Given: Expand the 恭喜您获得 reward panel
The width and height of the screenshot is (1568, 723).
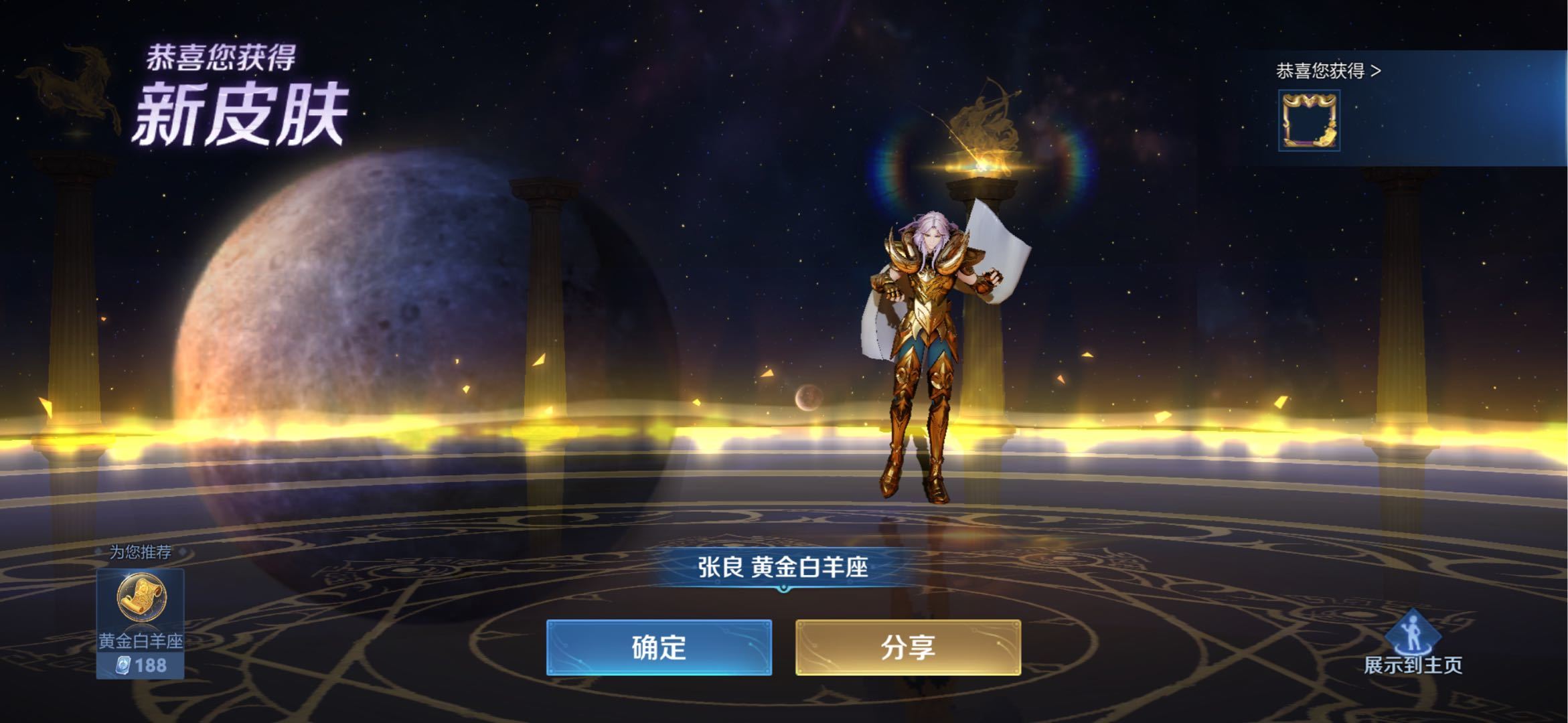Looking at the screenshot, I should point(1328,71).
